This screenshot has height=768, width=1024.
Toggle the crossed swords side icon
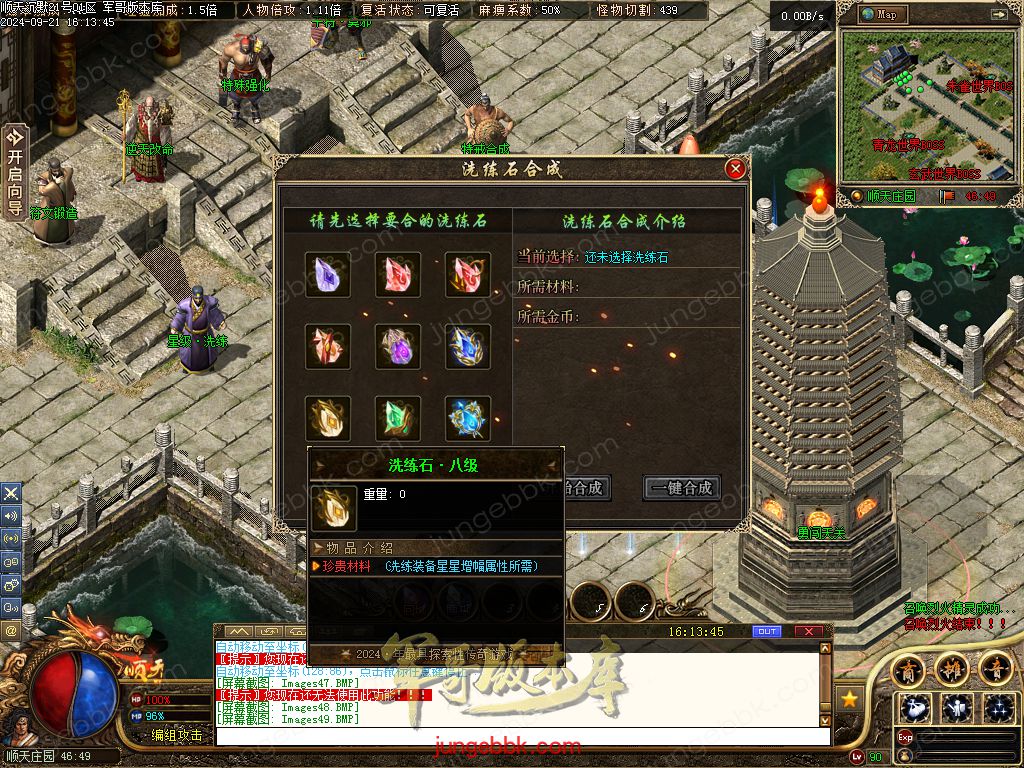pos(11,493)
